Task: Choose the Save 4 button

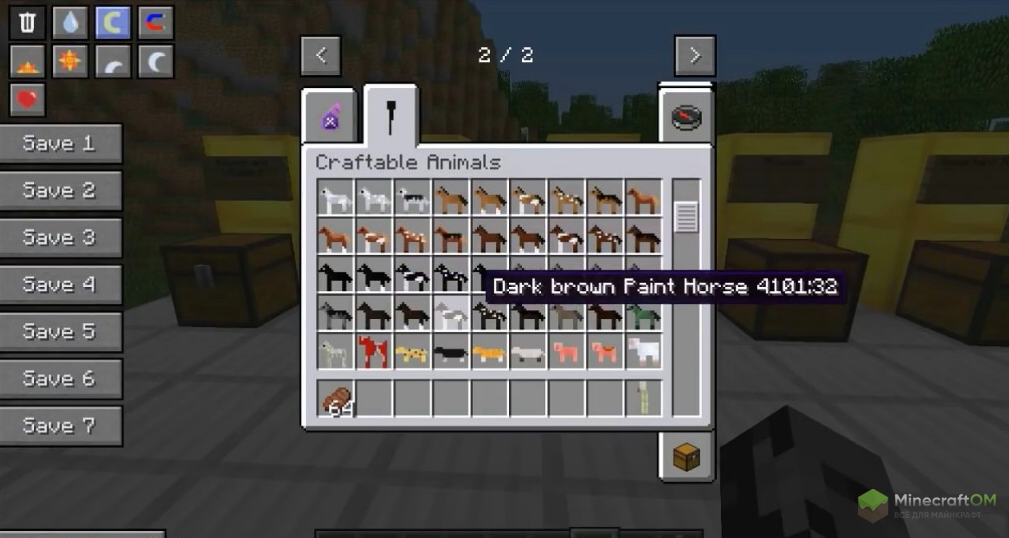Action: point(60,284)
